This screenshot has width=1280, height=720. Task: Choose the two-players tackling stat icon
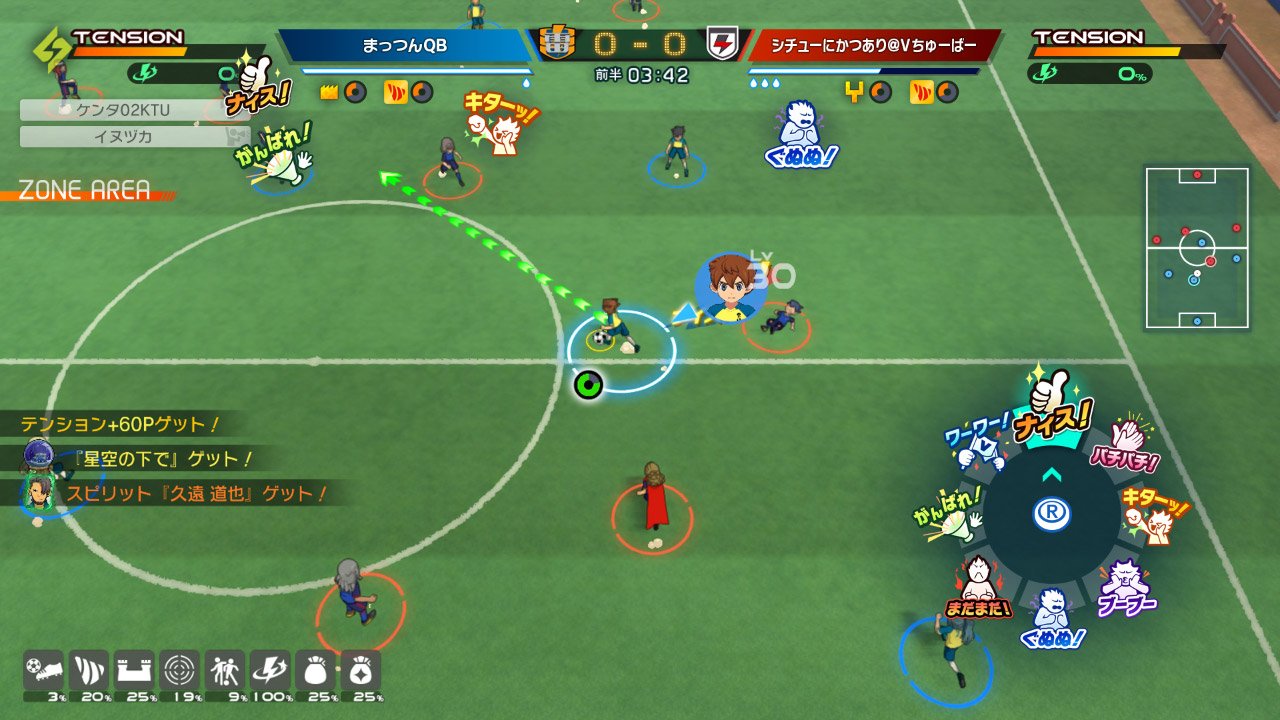pyautogui.click(x=224, y=670)
